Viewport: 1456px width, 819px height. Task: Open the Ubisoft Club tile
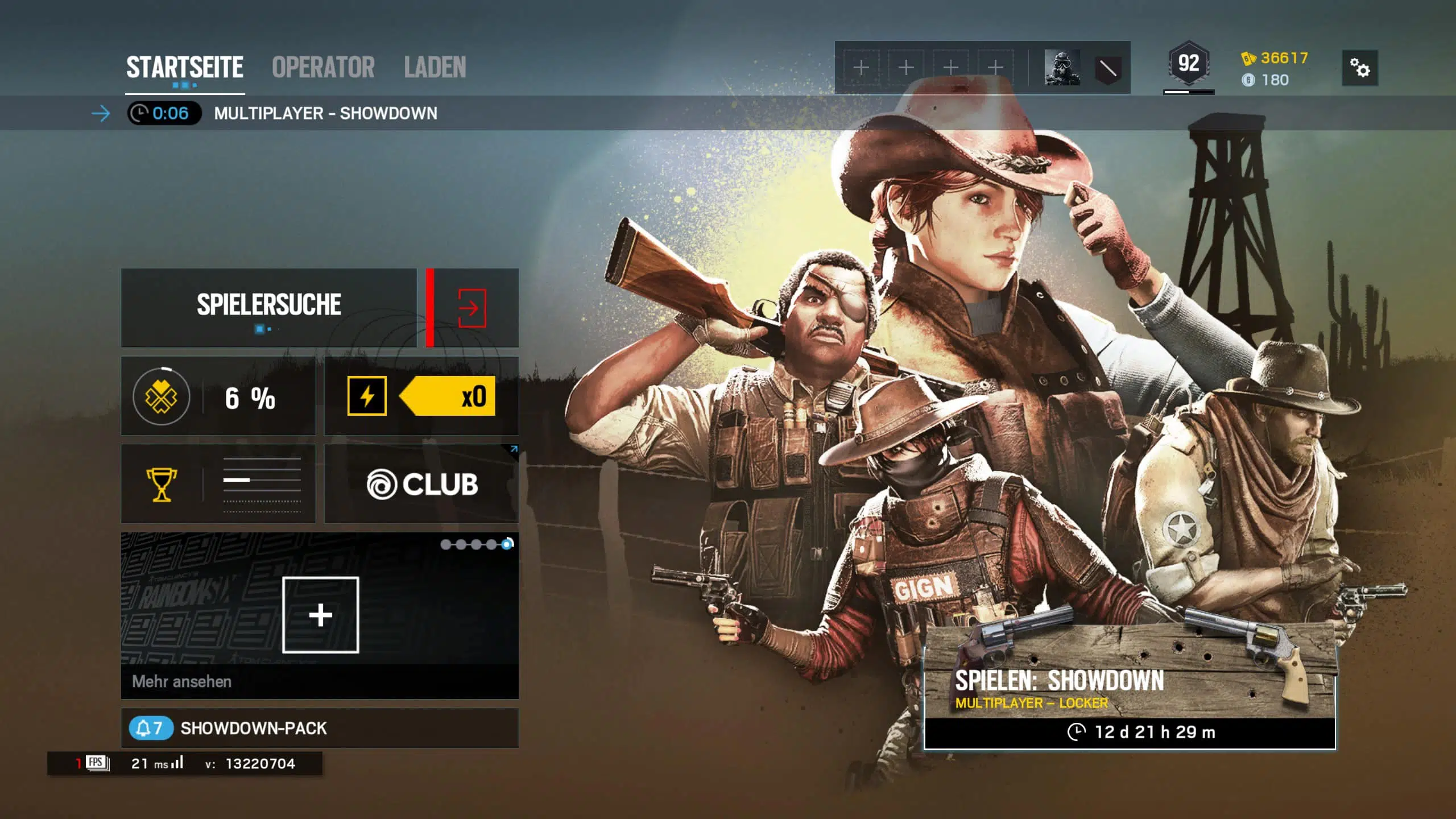(x=421, y=484)
